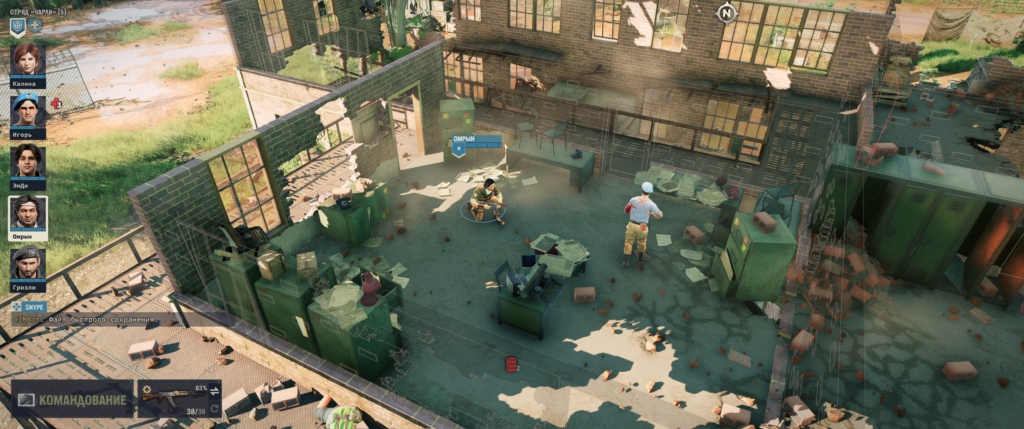Select mercenary Калина's portrait
The image size is (1024, 429).
[x=27, y=60]
